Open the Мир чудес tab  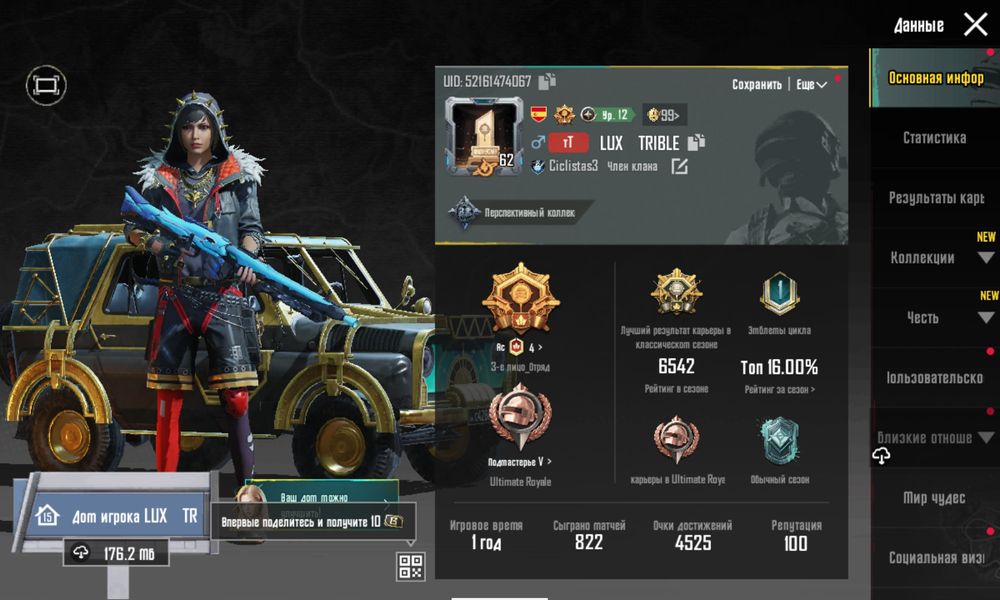tap(934, 498)
